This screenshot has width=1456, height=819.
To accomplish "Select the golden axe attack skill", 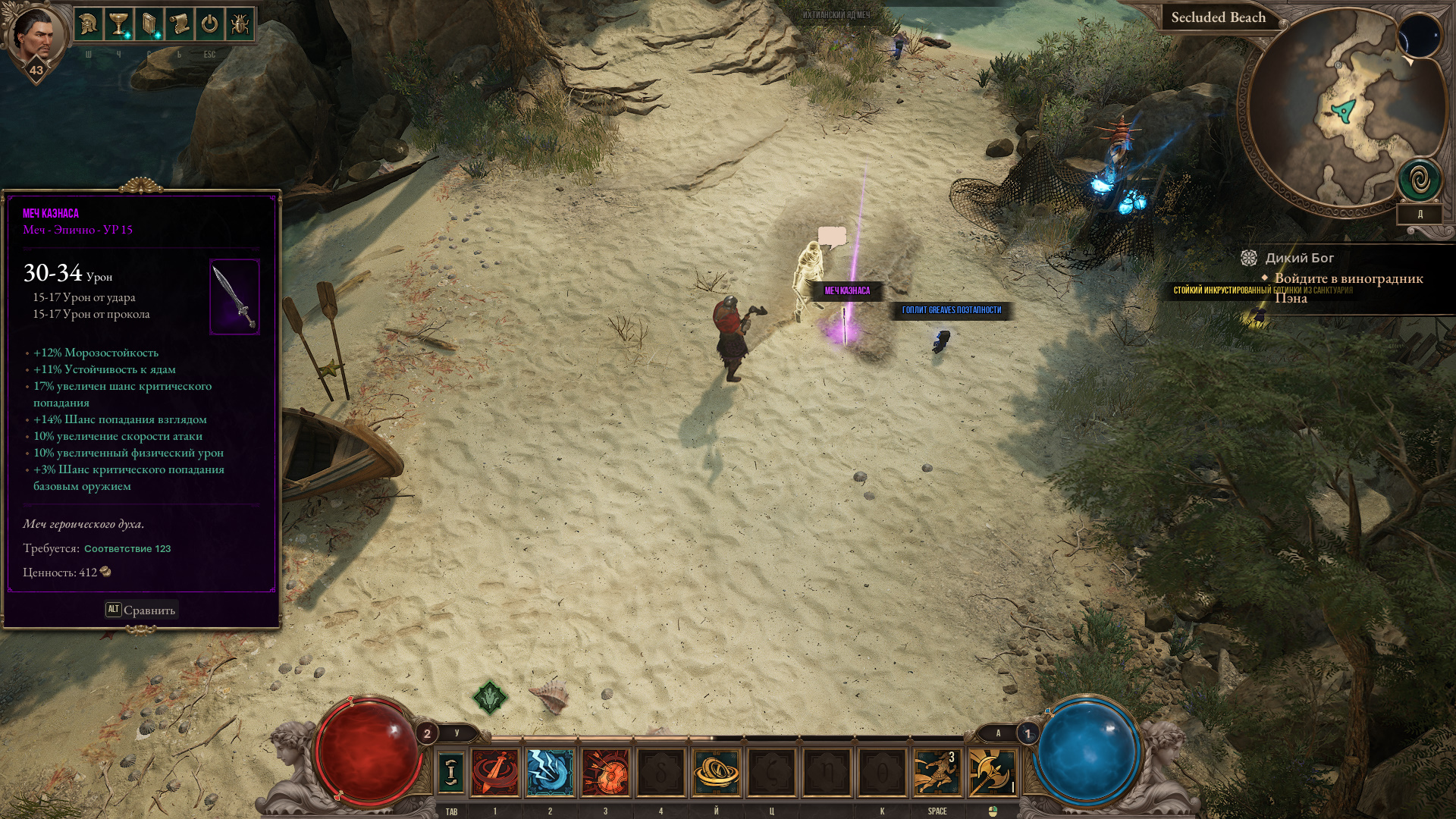I will (x=992, y=772).
